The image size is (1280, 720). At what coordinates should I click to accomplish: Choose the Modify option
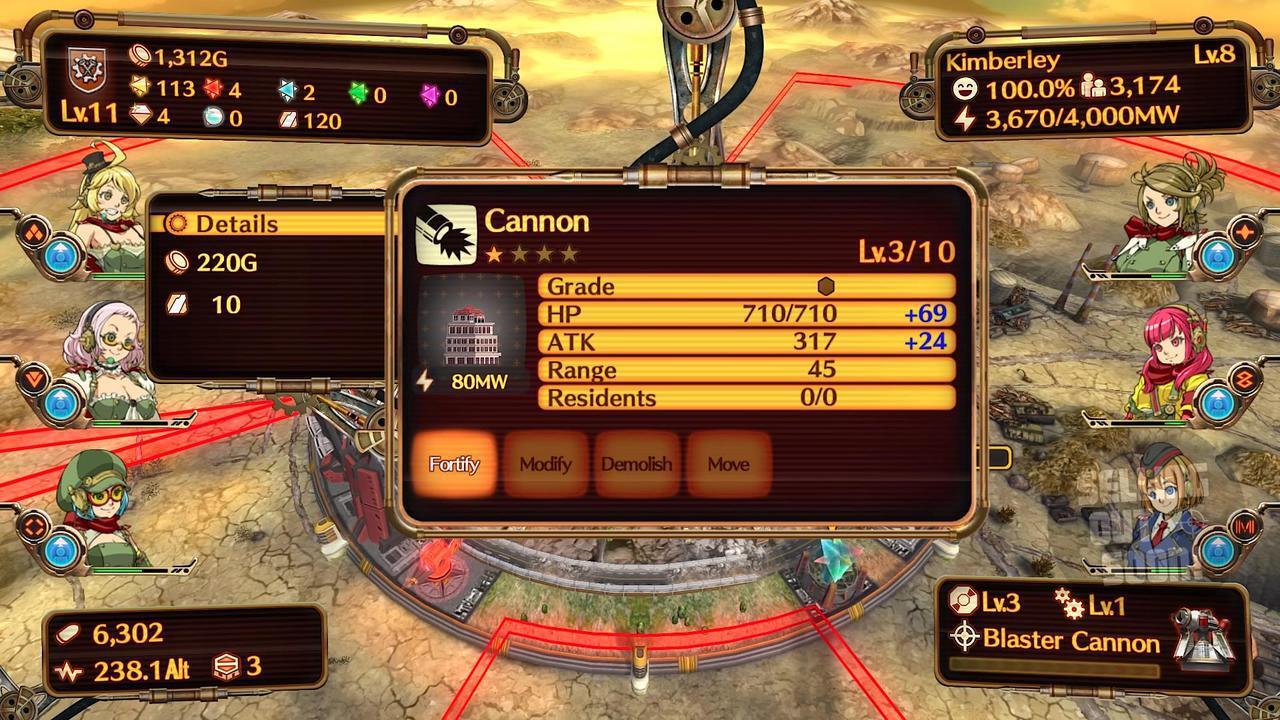(545, 464)
